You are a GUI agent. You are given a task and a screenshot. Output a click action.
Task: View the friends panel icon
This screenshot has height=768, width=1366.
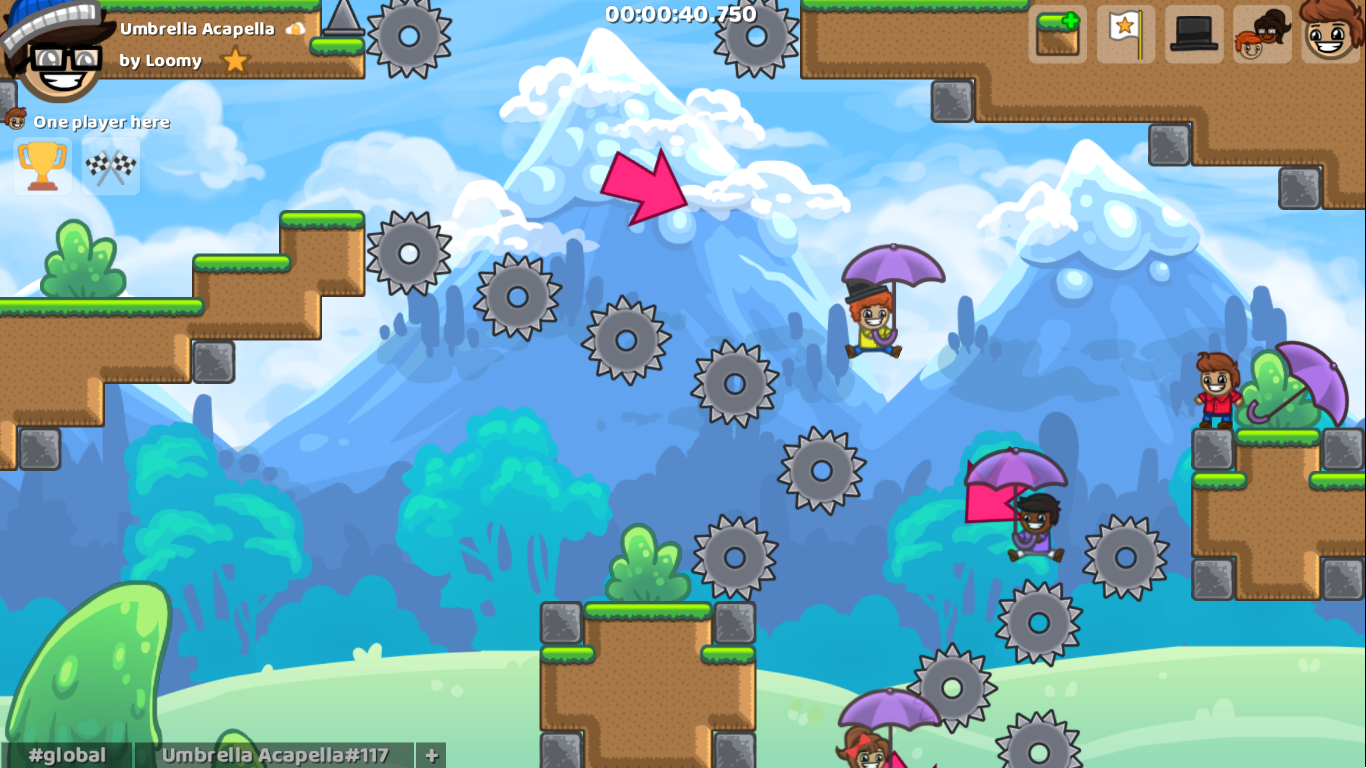1261,33
